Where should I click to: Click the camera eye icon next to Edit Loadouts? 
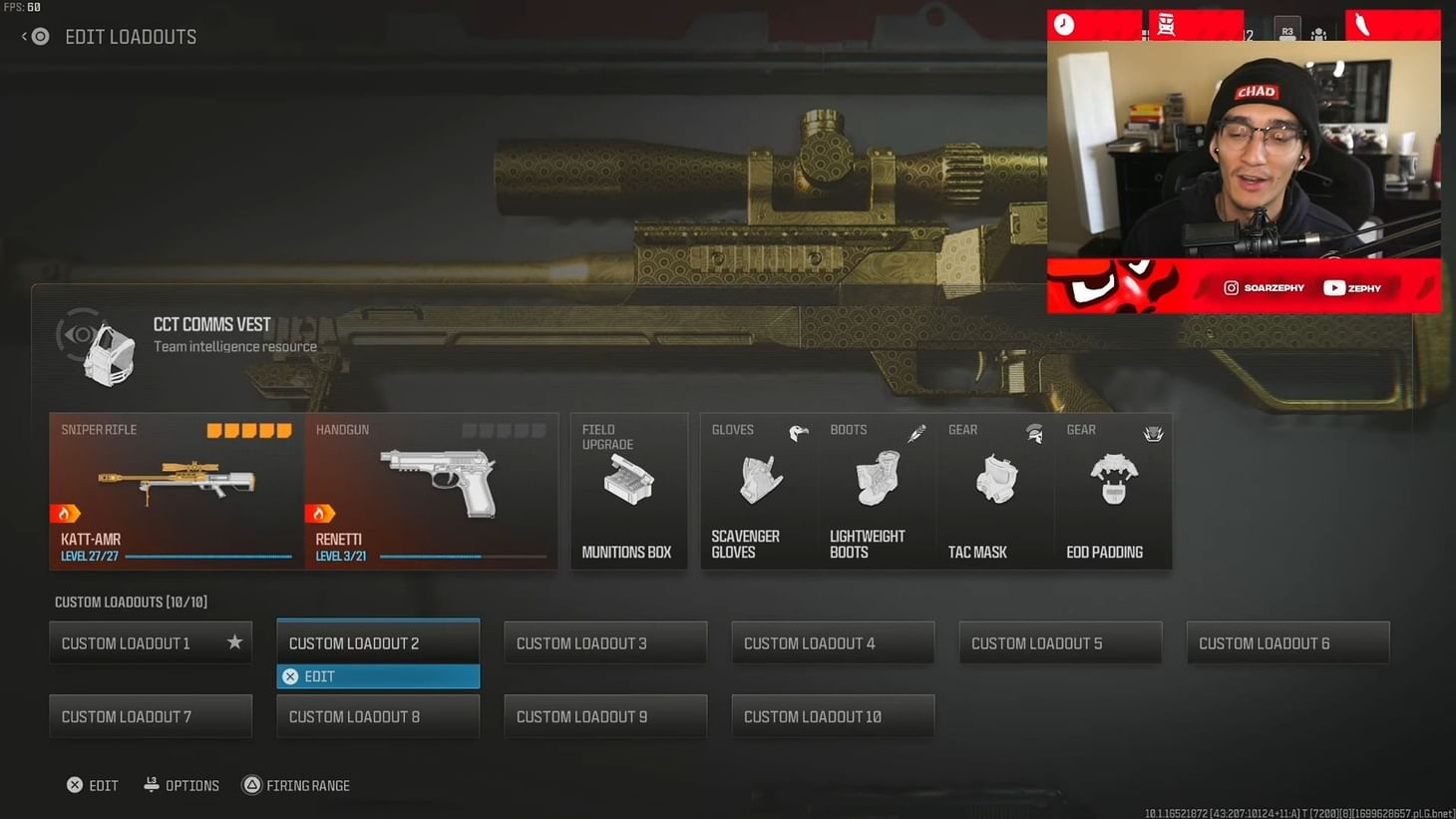[38, 36]
